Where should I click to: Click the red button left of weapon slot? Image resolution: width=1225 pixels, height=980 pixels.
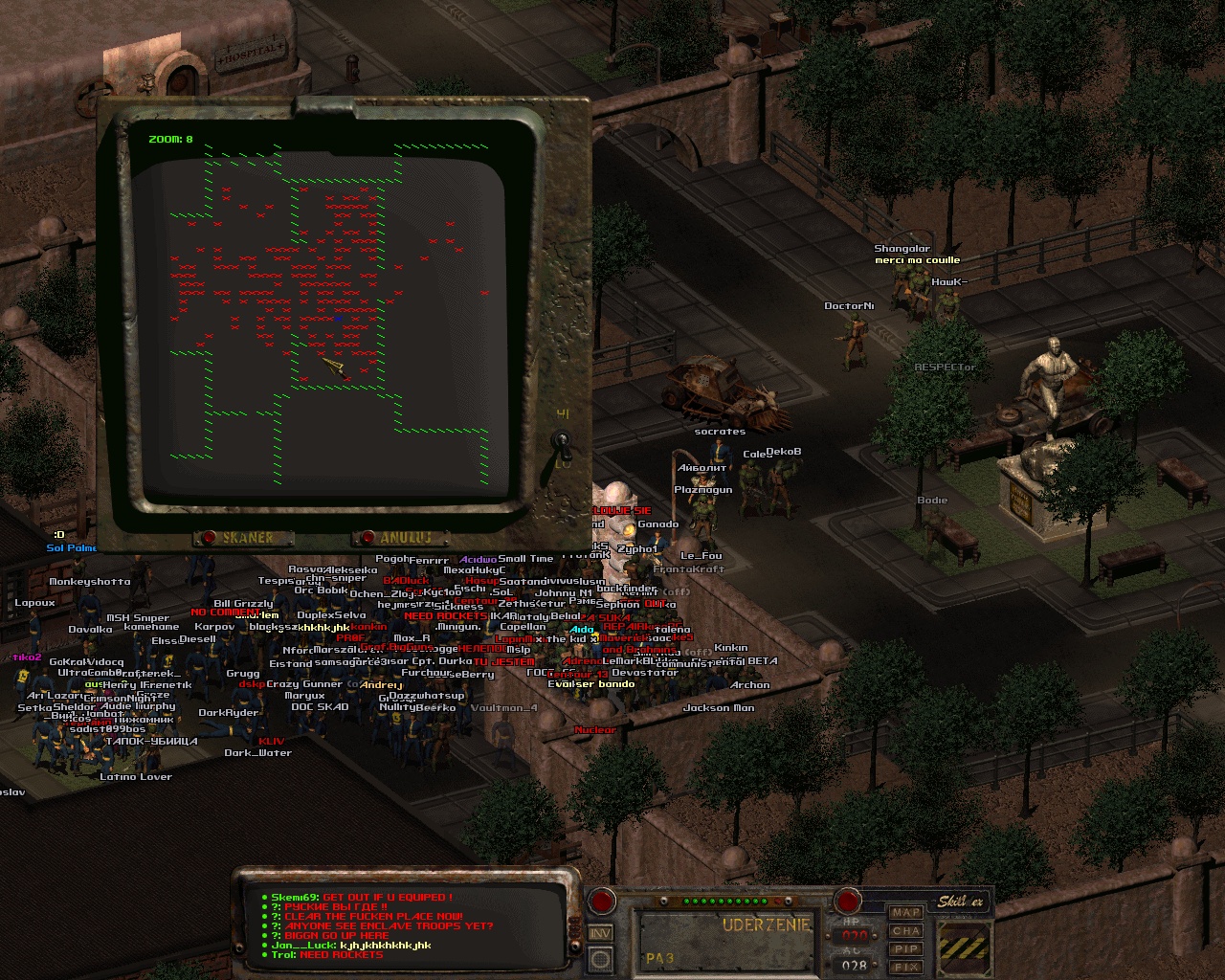[x=601, y=901]
